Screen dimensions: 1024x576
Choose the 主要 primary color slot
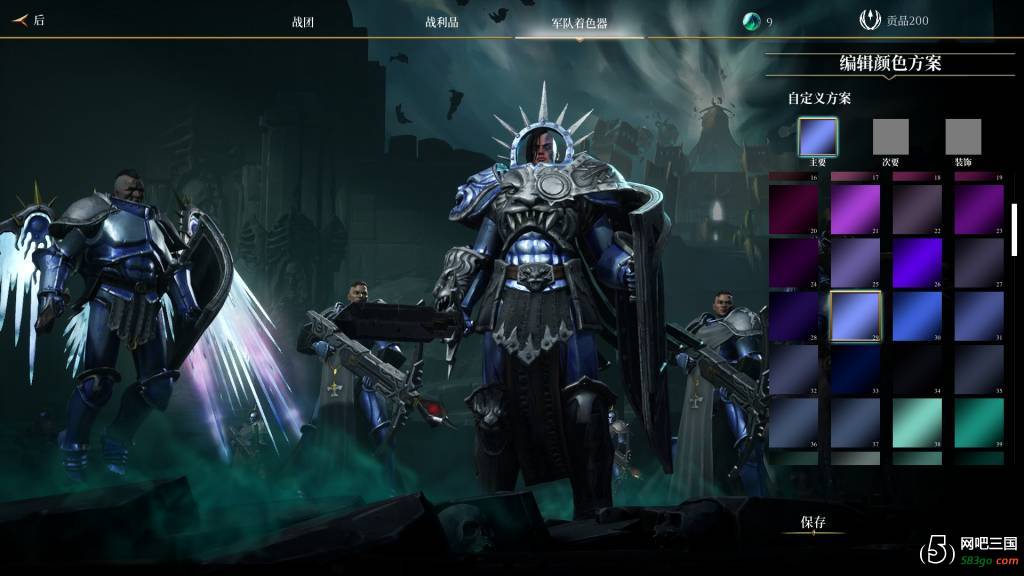(x=817, y=137)
